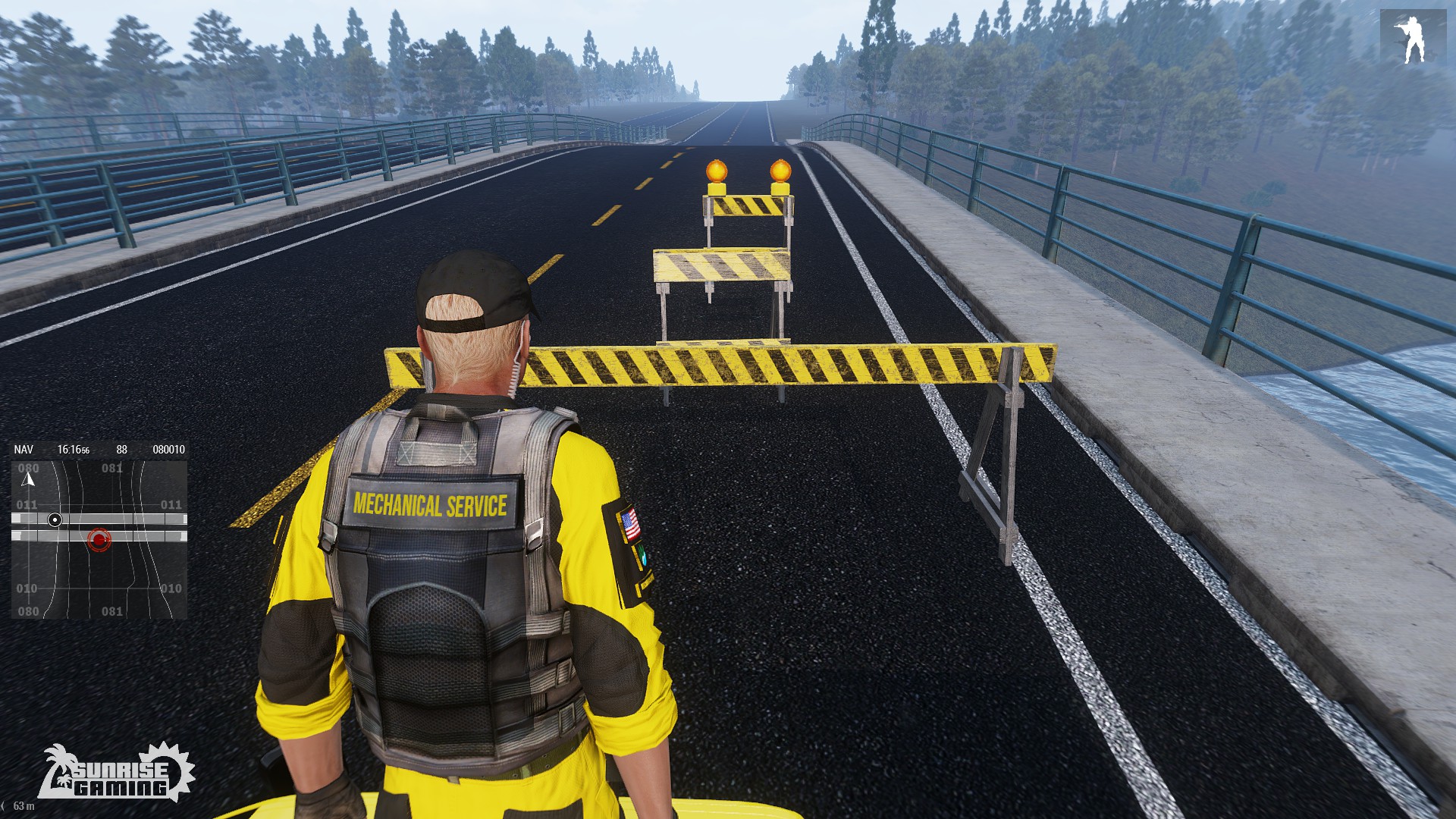Select the black circle marker on minimap
The image size is (1456, 819).
point(55,519)
